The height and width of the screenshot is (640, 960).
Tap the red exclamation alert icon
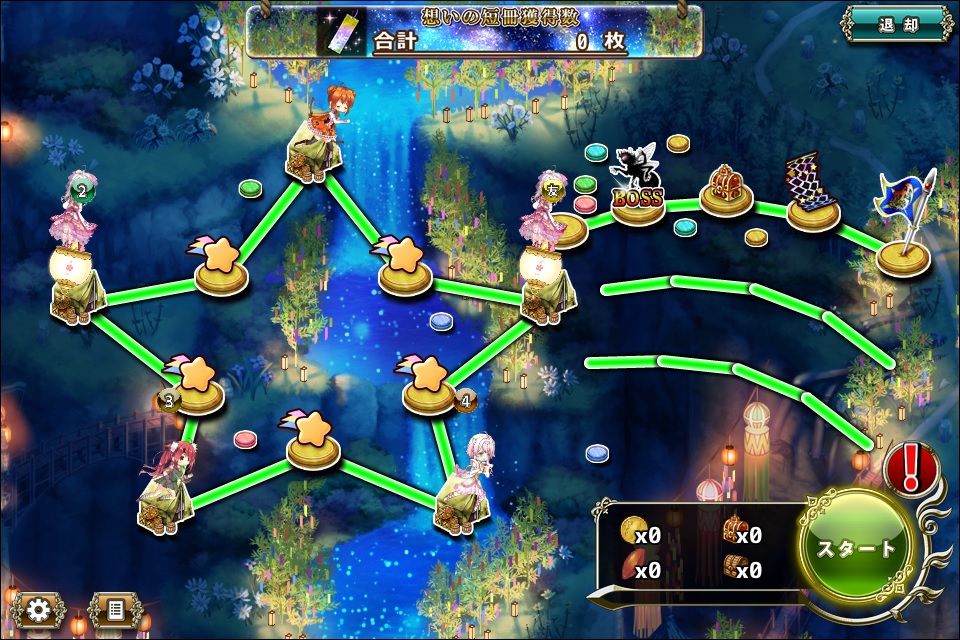click(x=909, y=466)
